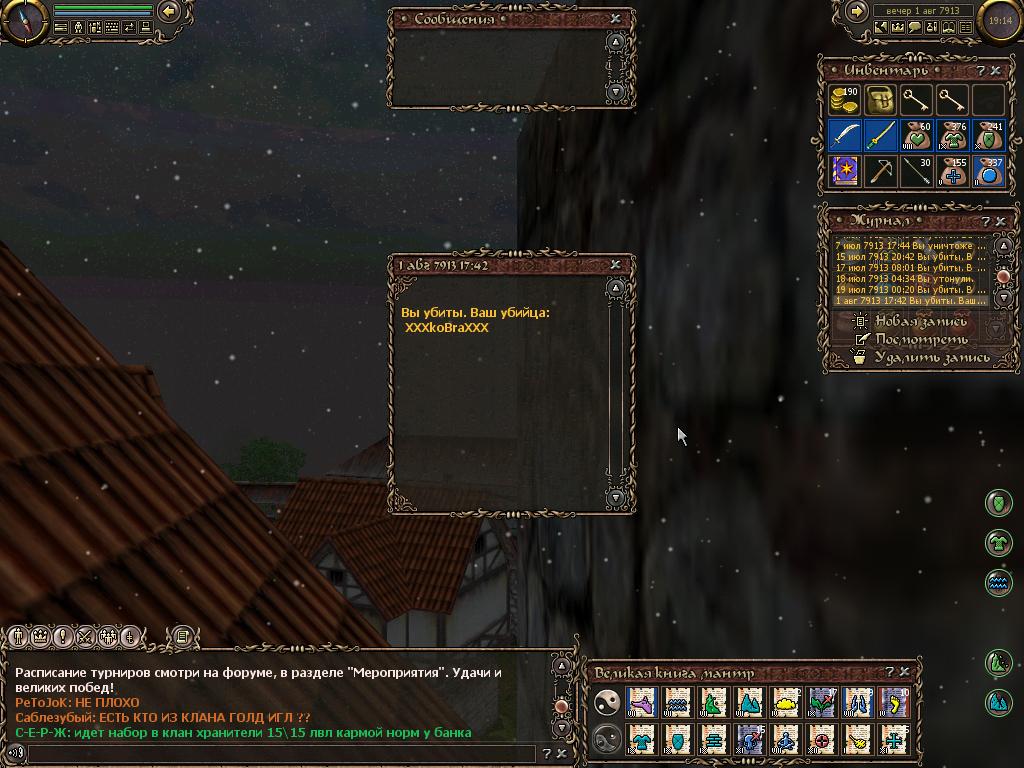This screenshot has width=1024, height=768.
Task: Close the Инвентарь panel
Action: coord(996,71)
